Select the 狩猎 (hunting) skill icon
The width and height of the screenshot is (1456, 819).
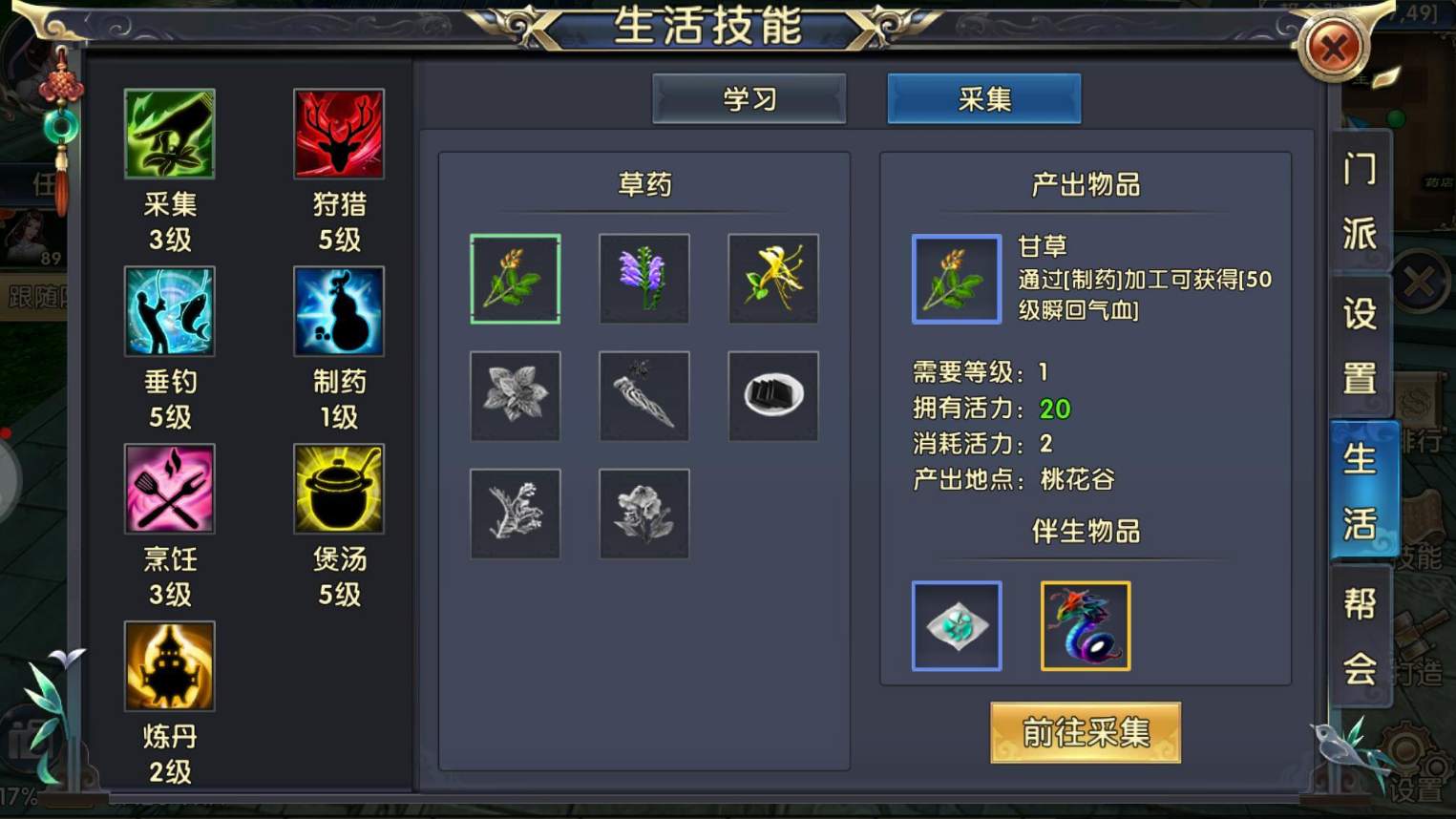338,134
